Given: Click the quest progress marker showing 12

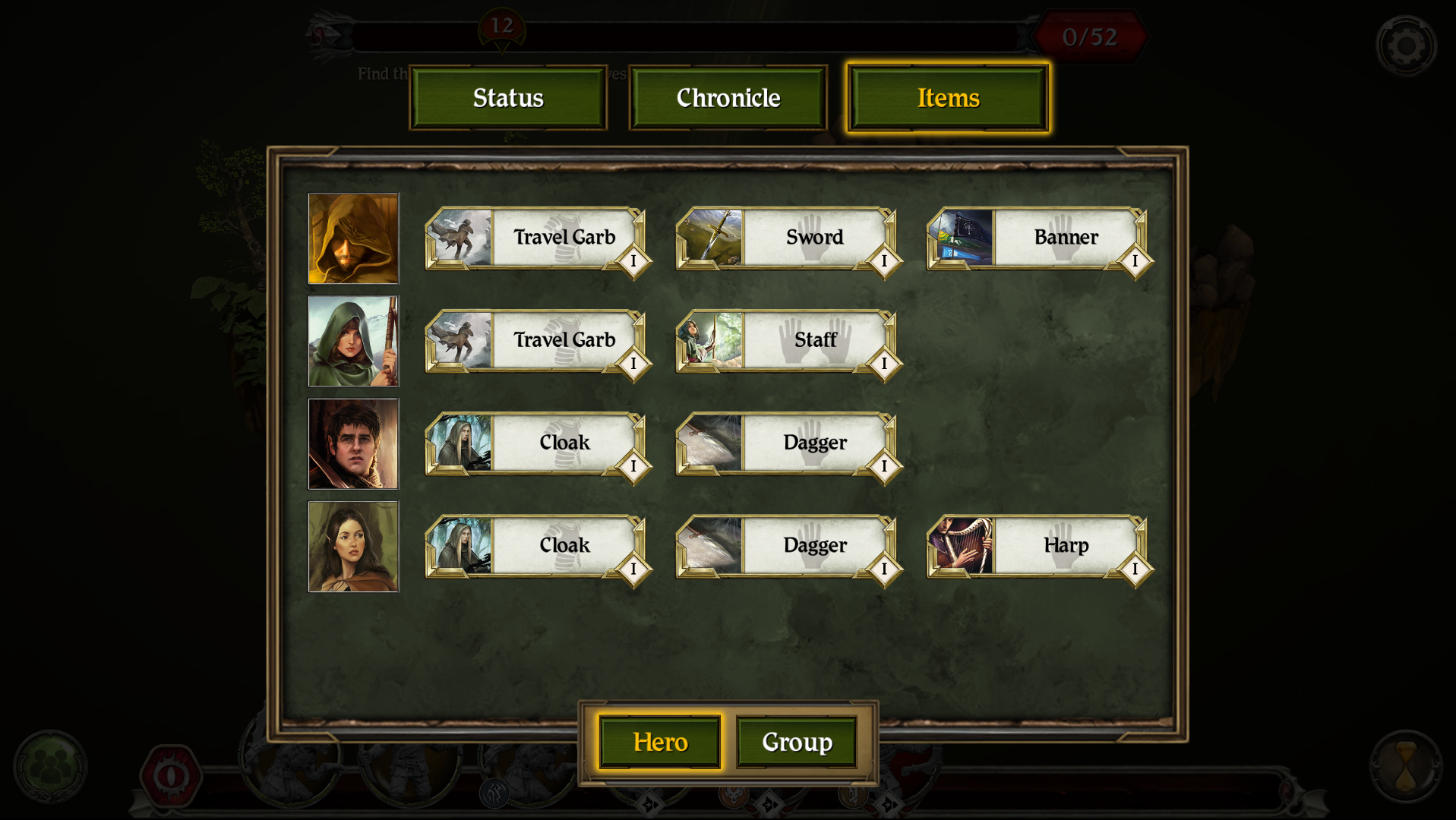Looking at the screenshot, I should pyautogui.click(x=502, y=24).
